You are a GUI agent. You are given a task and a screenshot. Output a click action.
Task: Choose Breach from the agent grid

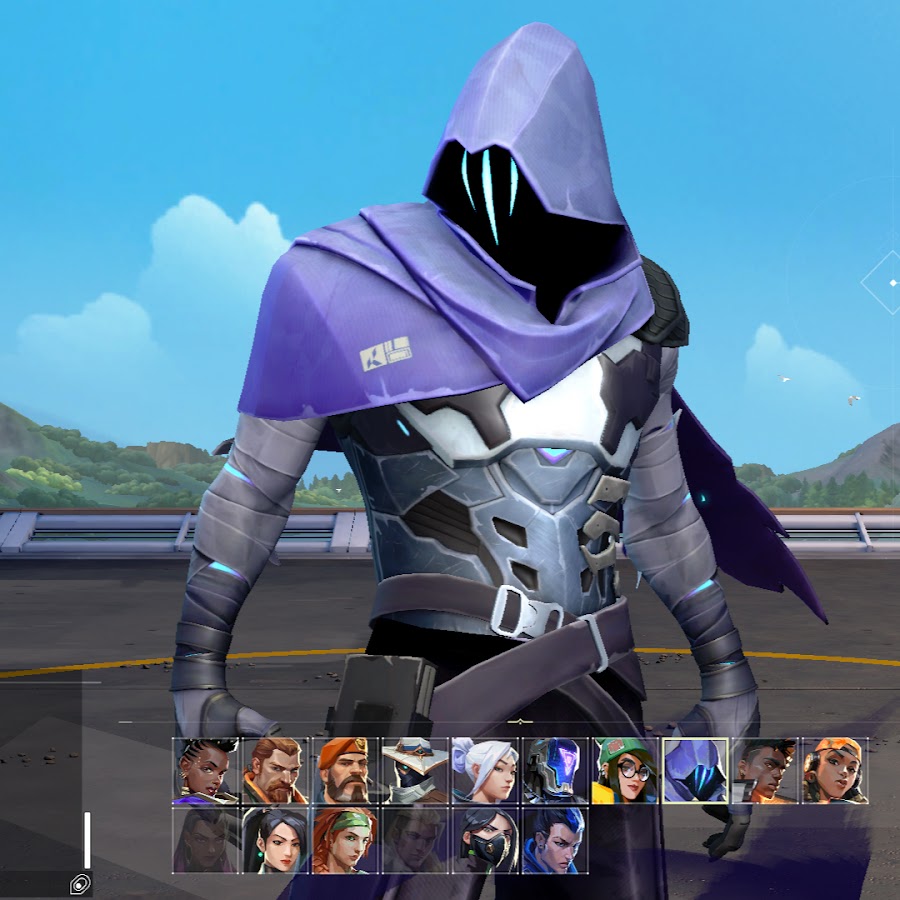point(276,771)
